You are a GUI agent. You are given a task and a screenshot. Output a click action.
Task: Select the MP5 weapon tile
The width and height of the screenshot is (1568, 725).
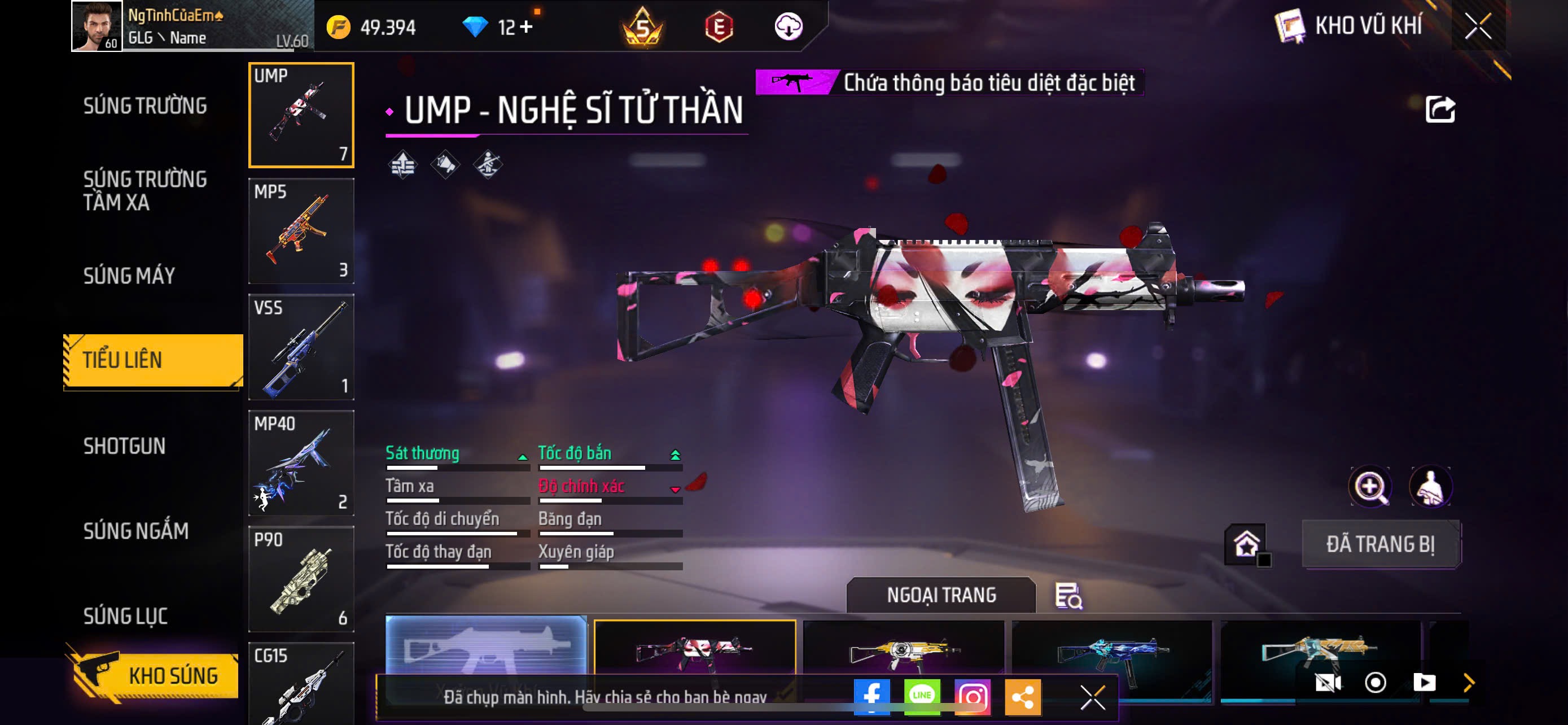click(301, 231)
